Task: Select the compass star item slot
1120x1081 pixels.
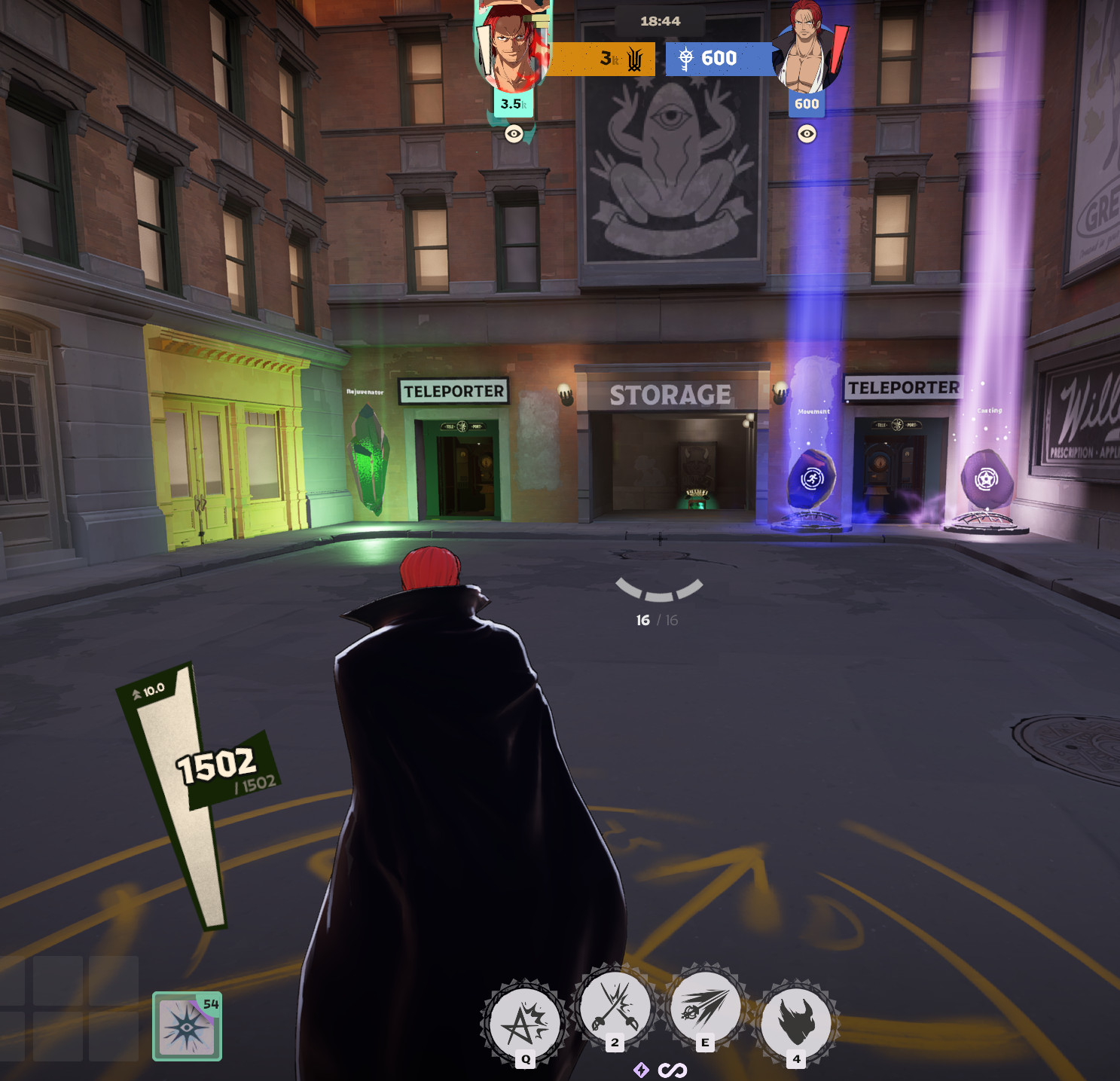Action: coord(187,1026)
